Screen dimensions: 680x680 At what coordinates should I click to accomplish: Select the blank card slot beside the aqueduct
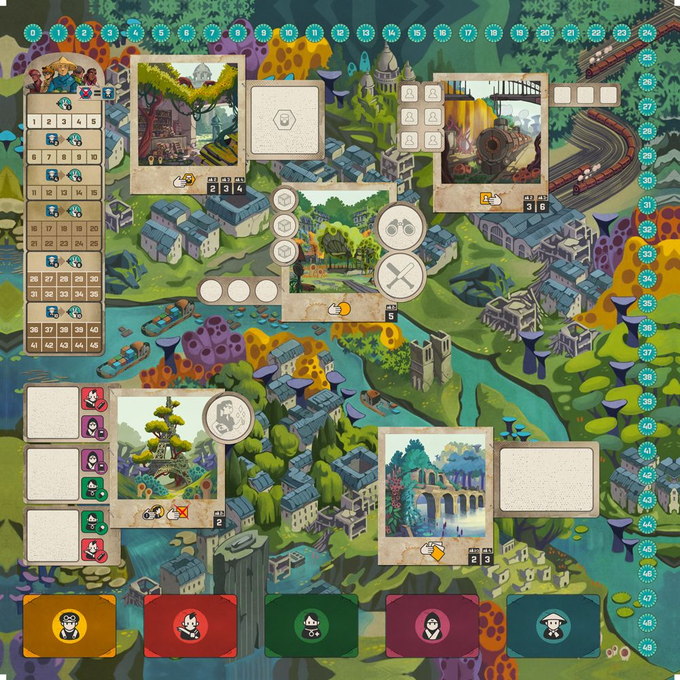(546, 480)
